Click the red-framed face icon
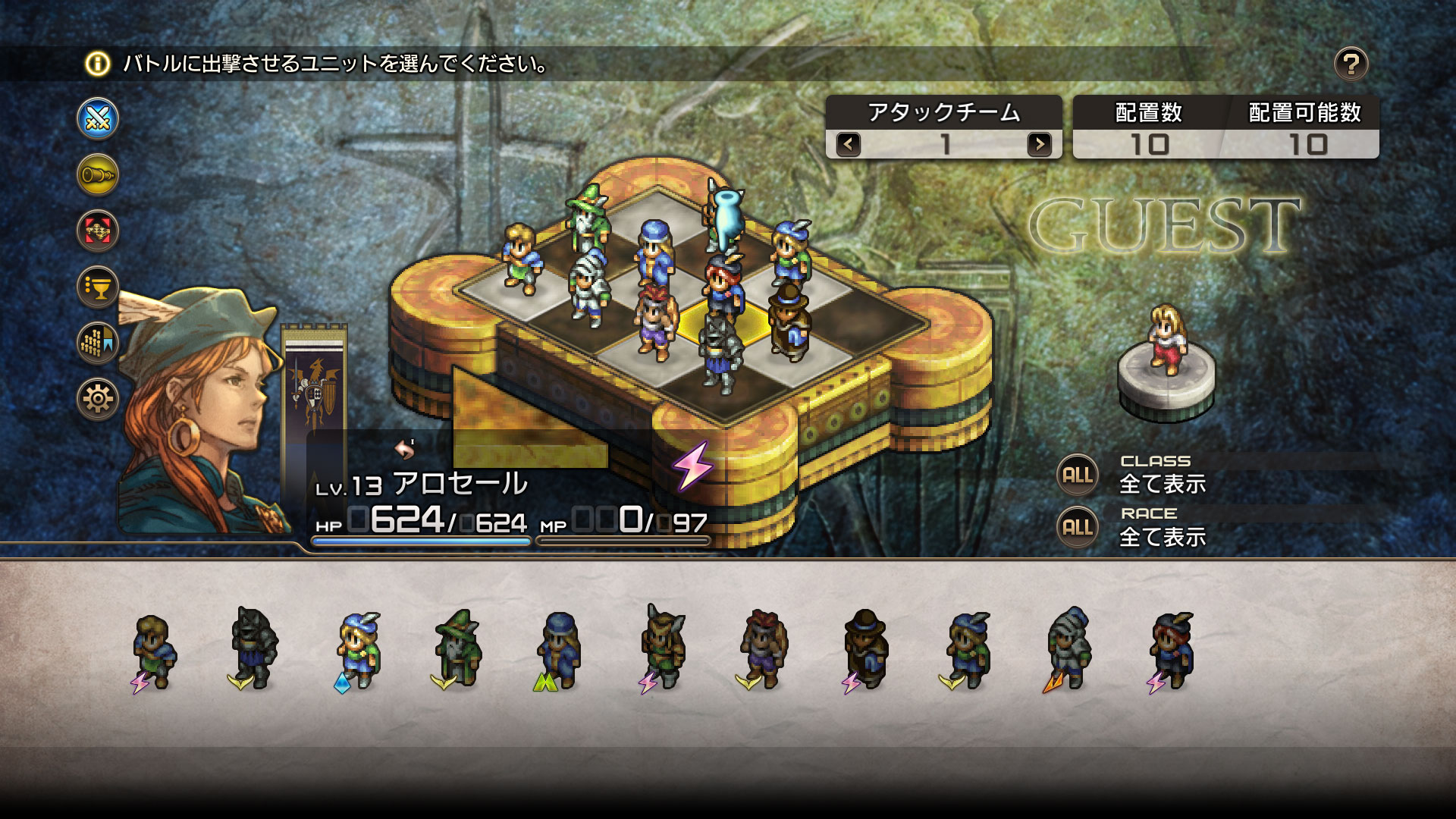The height and width of the screenshot is (819, 1456). [x=98, y=231]
